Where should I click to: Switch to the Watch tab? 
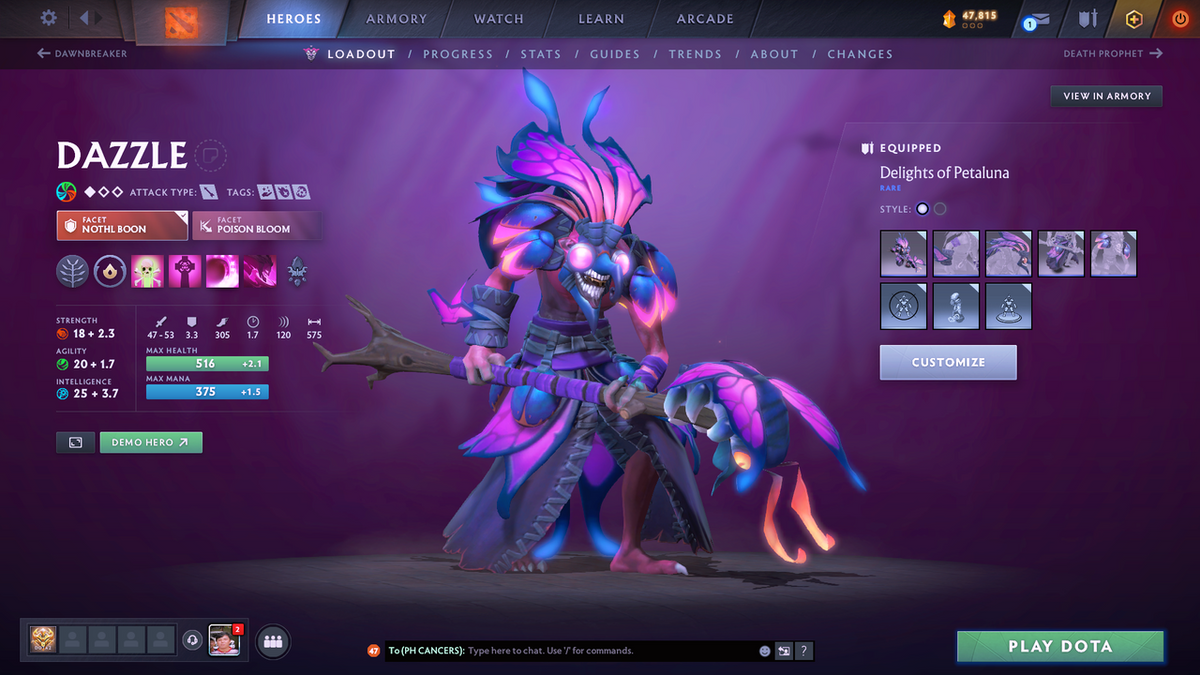coord(499,19)
